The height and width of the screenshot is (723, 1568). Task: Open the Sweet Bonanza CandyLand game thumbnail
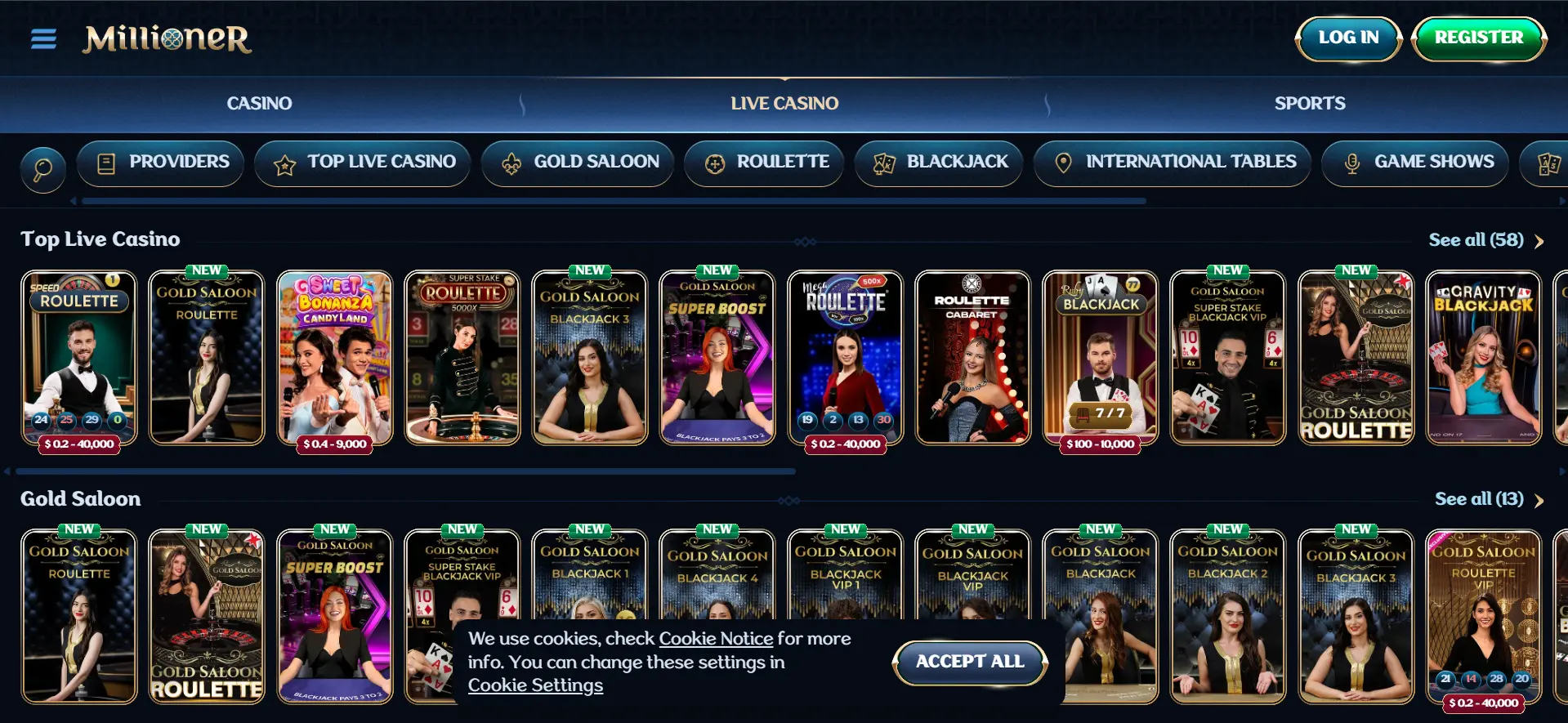(334, 357)
